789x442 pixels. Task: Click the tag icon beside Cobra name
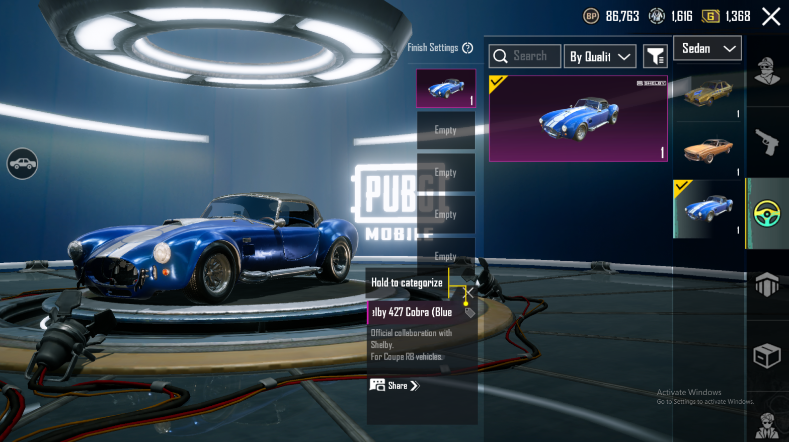click(470, 312)
